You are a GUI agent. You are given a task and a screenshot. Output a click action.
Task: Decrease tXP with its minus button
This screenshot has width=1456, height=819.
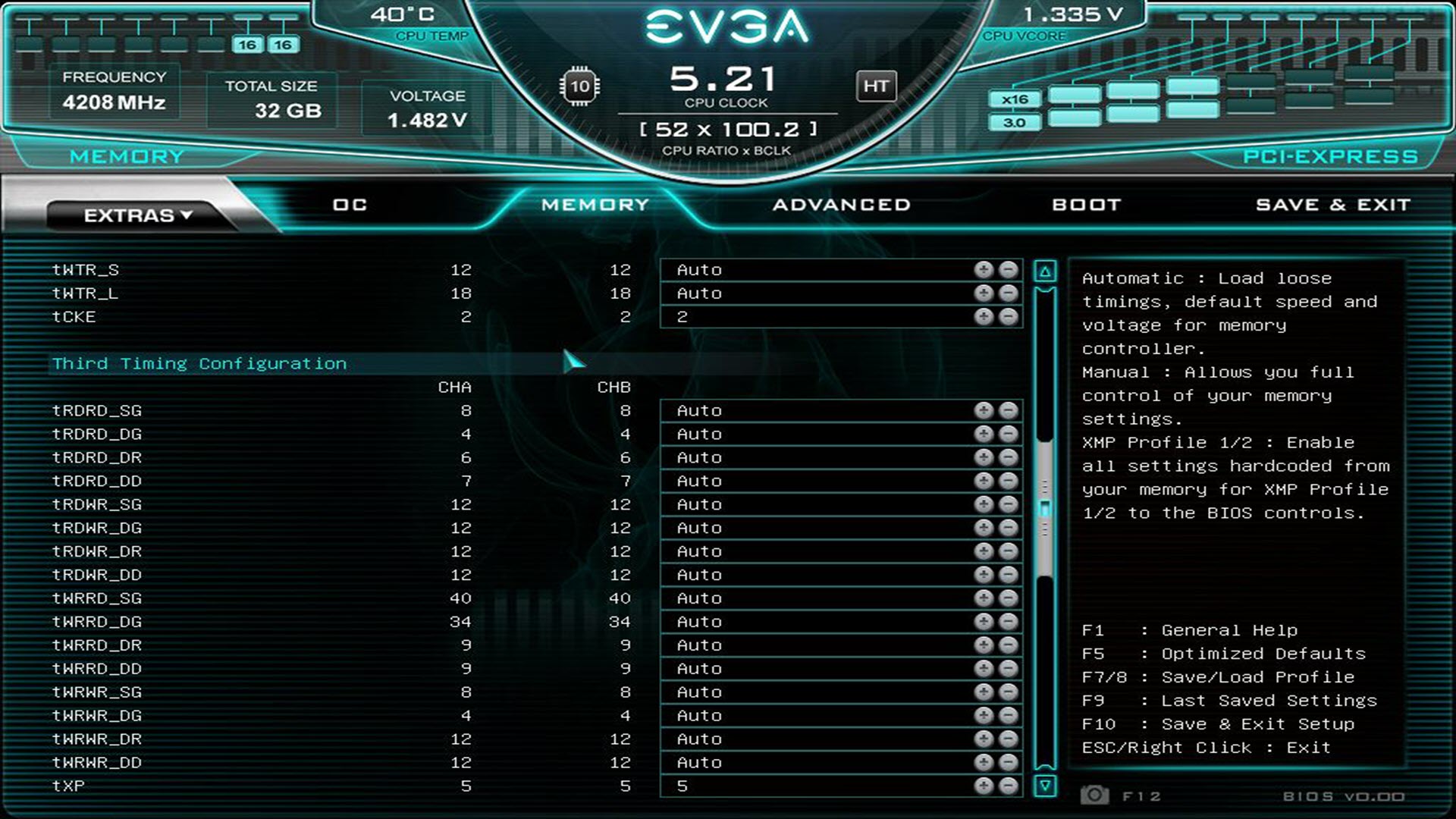coord(1009,786)
